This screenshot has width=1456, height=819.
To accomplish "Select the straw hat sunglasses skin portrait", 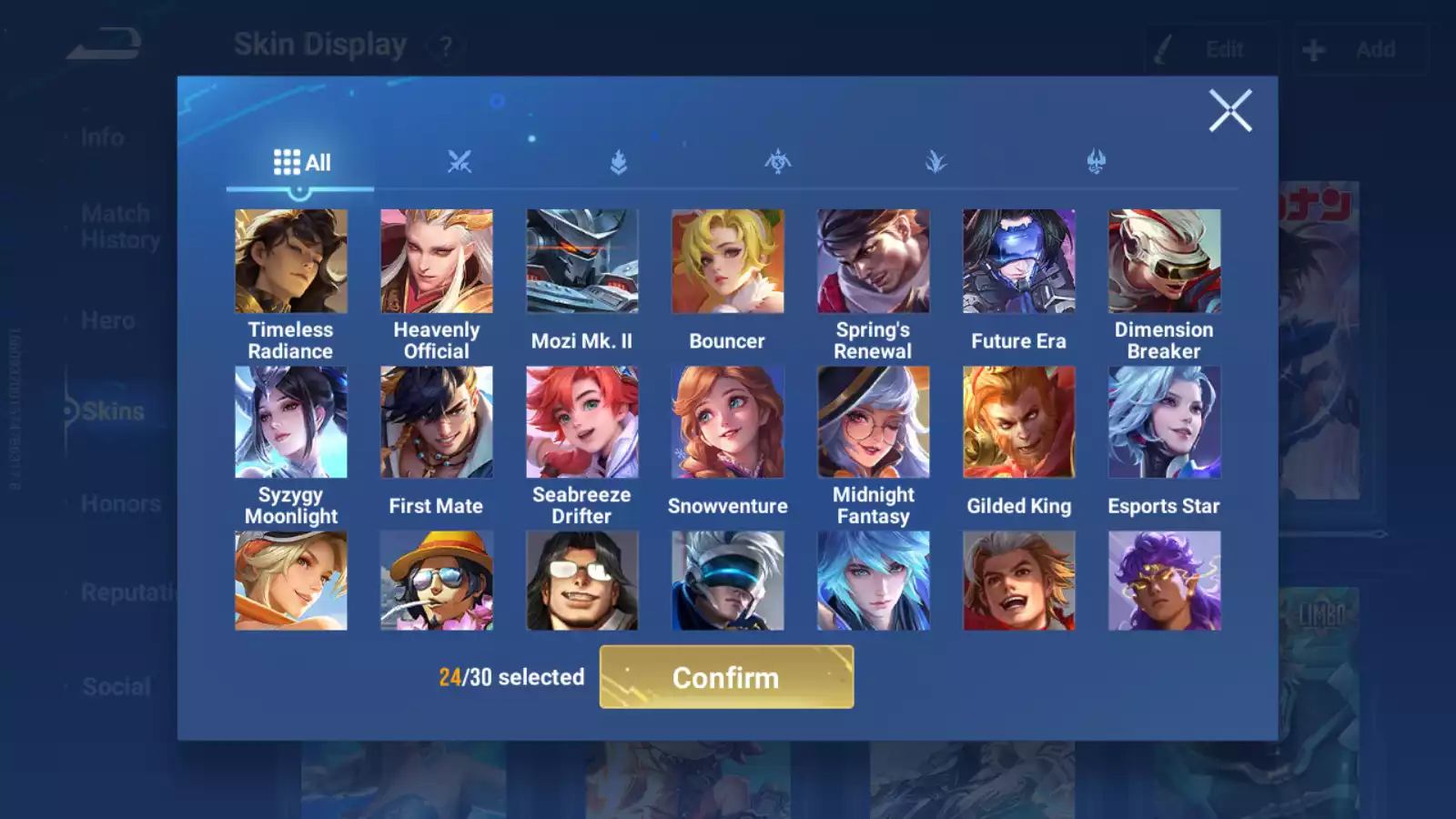I will [x=437, y=581].
